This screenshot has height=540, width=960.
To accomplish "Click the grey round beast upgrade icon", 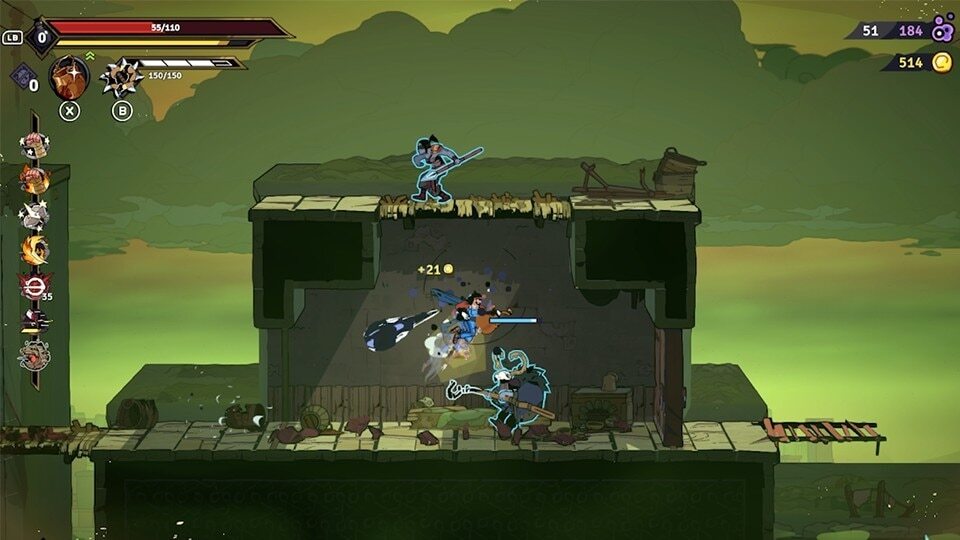I will coord(34,355).
